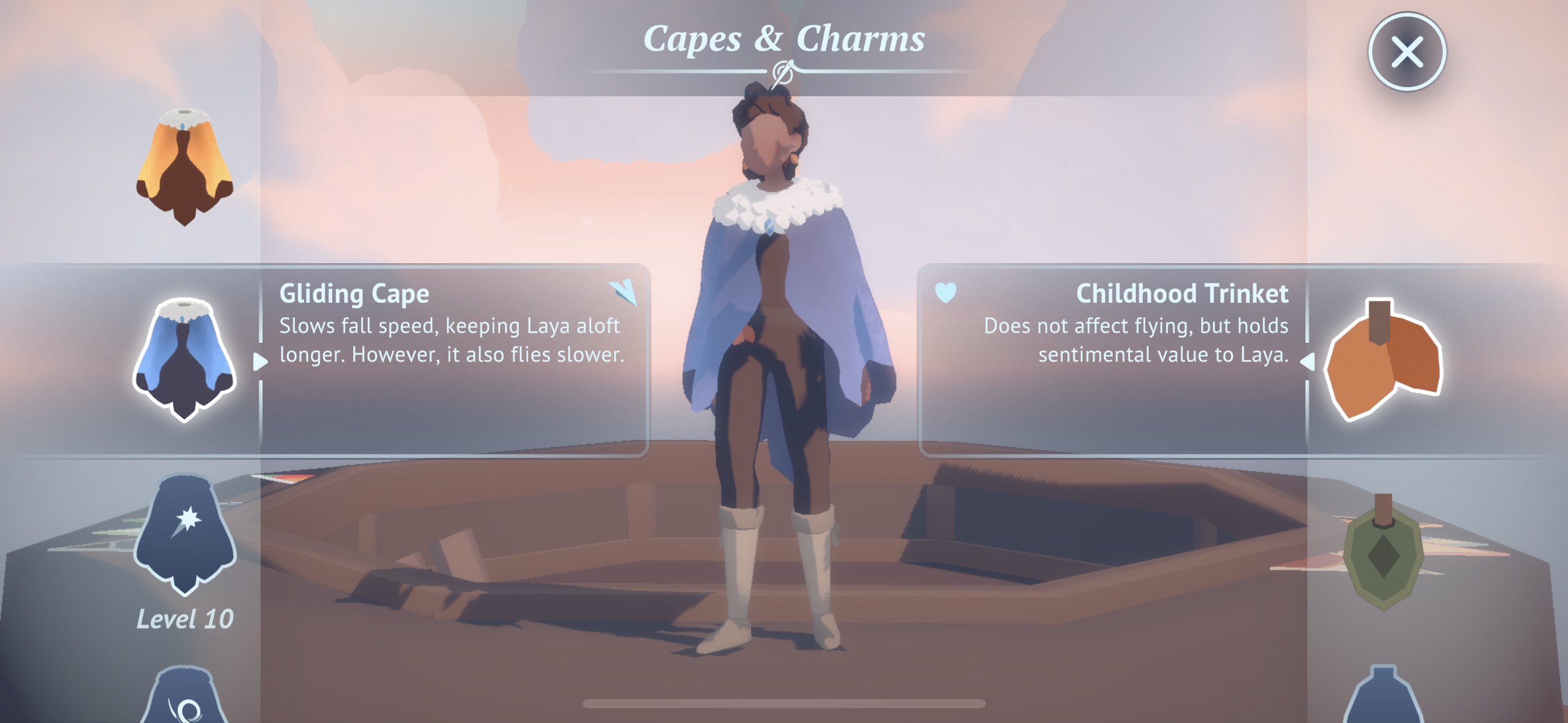The width and height of the screenshot is (1568, 723).
Task: Choose the green diamond charm
Action: [x=1383, y=555]
